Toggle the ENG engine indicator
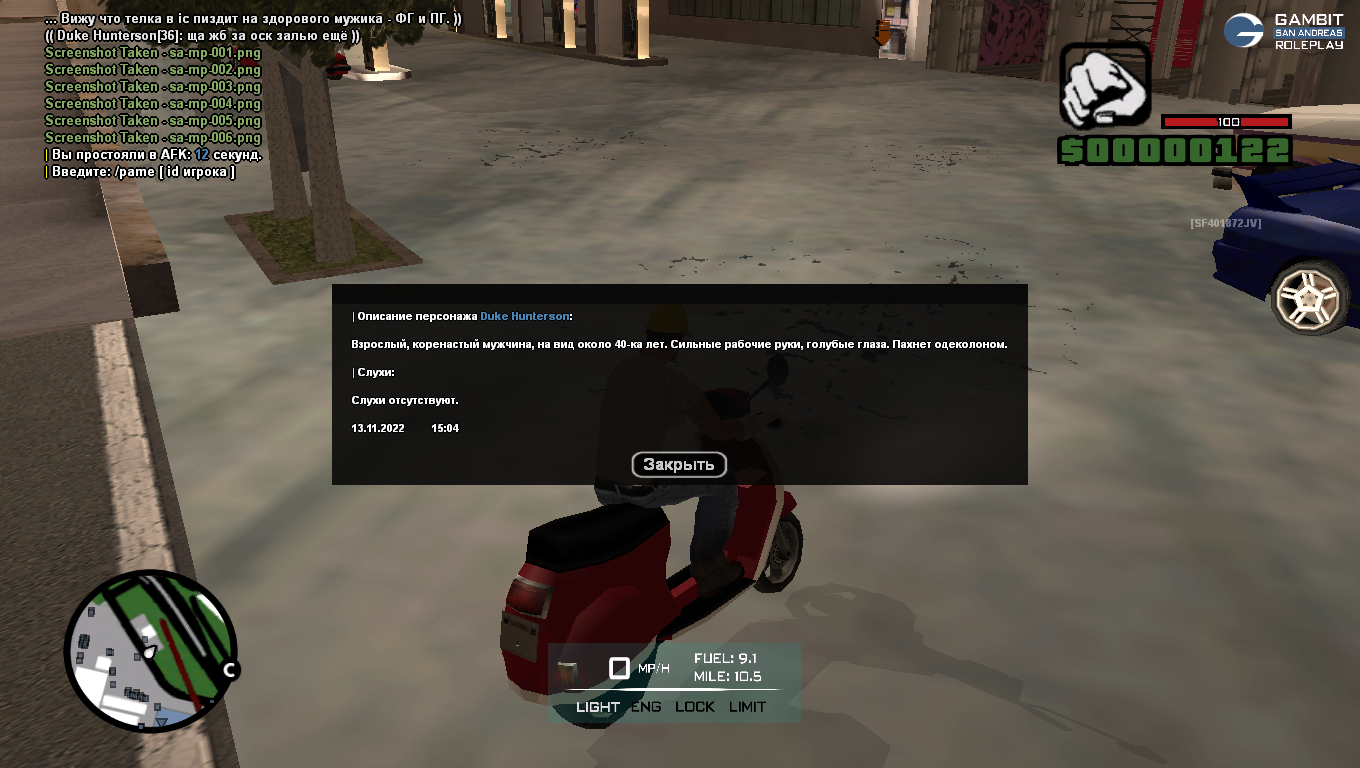Image resolution: width=1360 pixels, height=768 pixels. pos(646,707)
